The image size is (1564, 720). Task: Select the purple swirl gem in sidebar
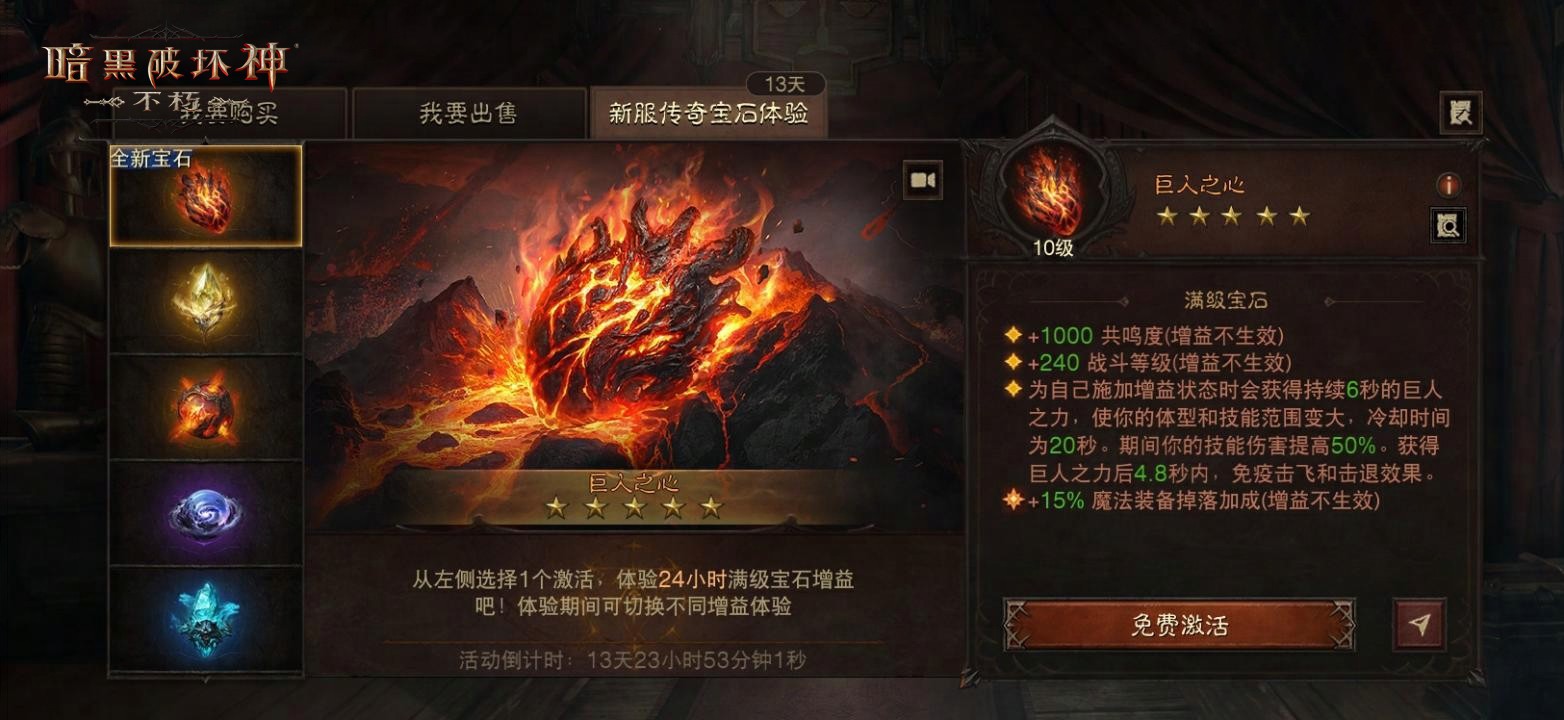click(207, 515)
